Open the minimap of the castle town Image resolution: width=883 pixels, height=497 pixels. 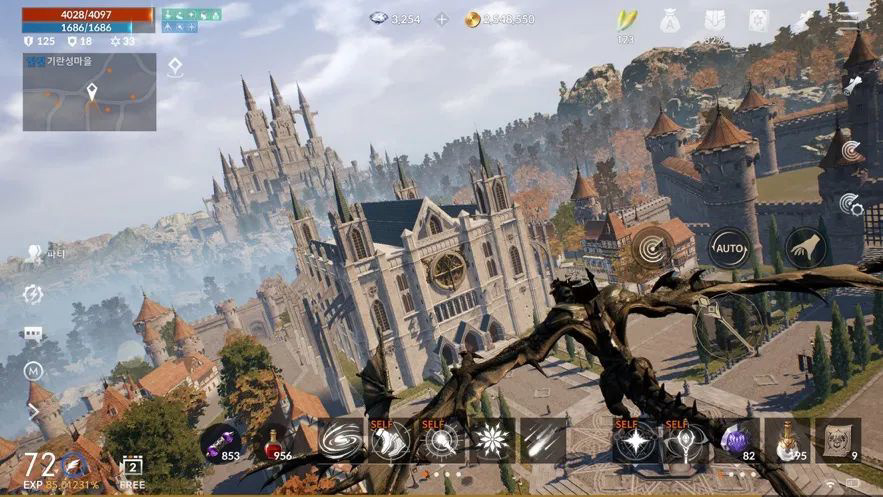(x=89, y=92)
